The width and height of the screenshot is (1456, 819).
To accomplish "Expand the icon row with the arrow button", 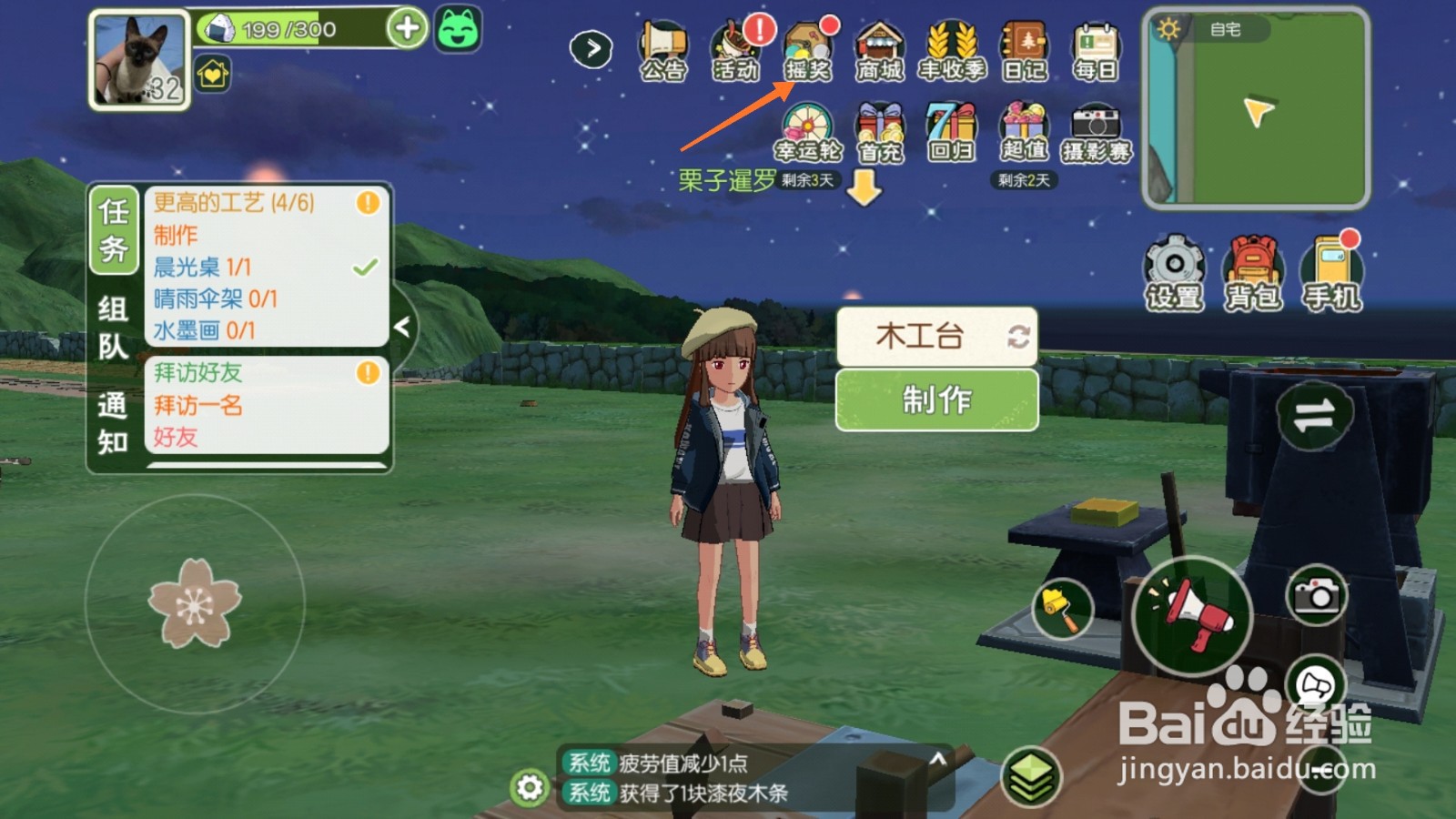I will [590, 47].
